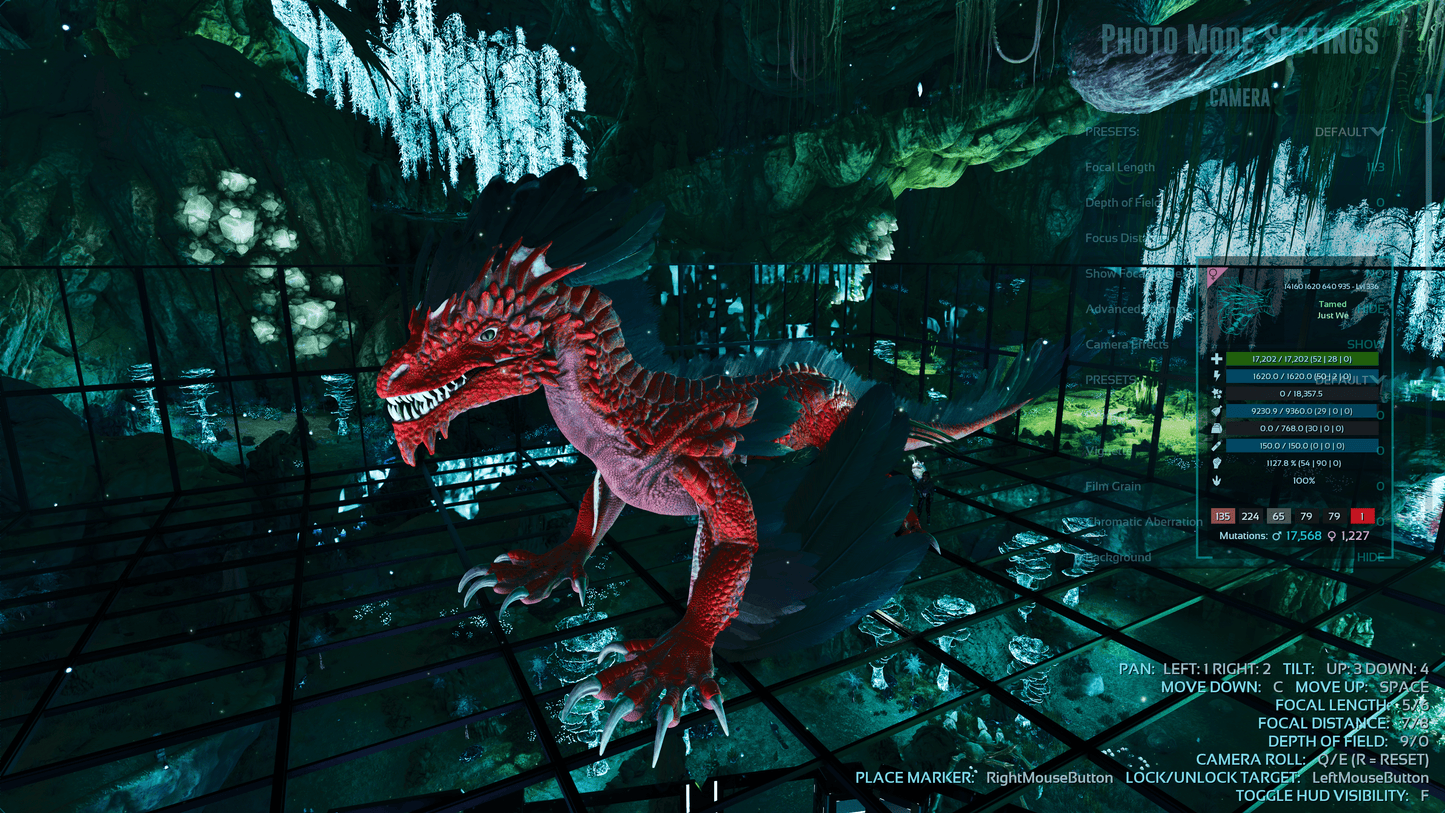Open the Camera presets Default dropdown
Screen dimensions: 1445x813
(1349, 132)
